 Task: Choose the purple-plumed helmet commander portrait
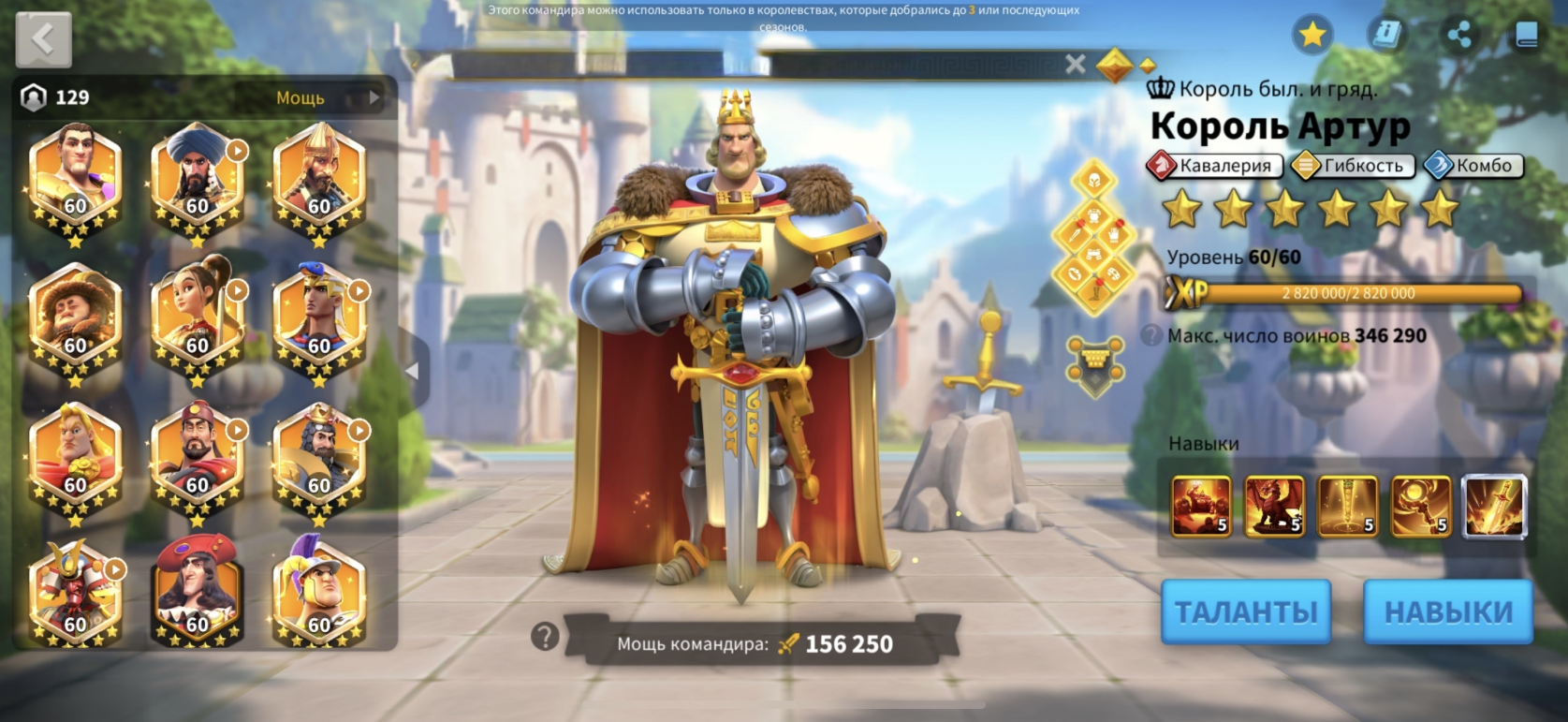[318, 597]
